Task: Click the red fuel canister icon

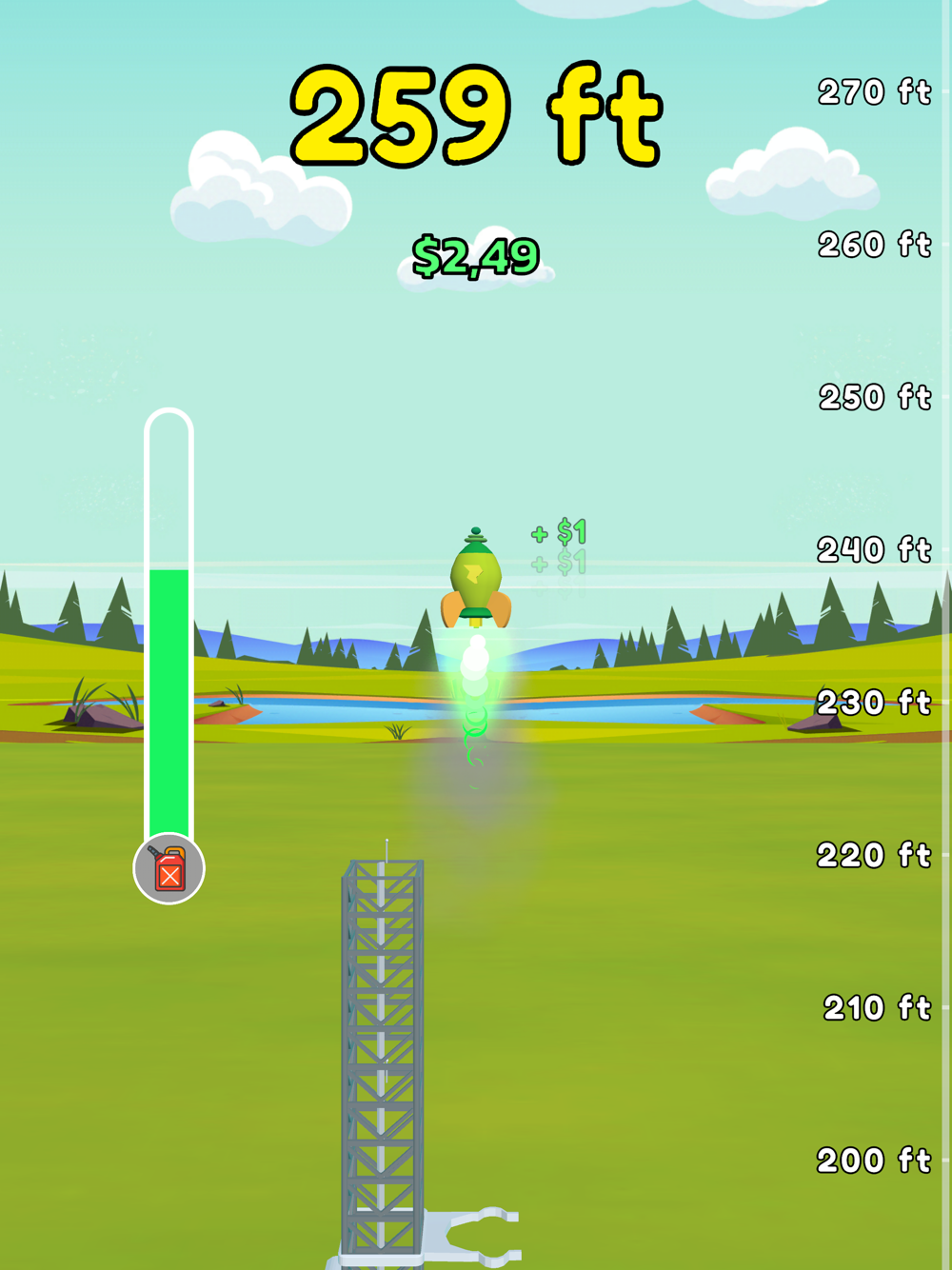Action: [x=169, y=868]
